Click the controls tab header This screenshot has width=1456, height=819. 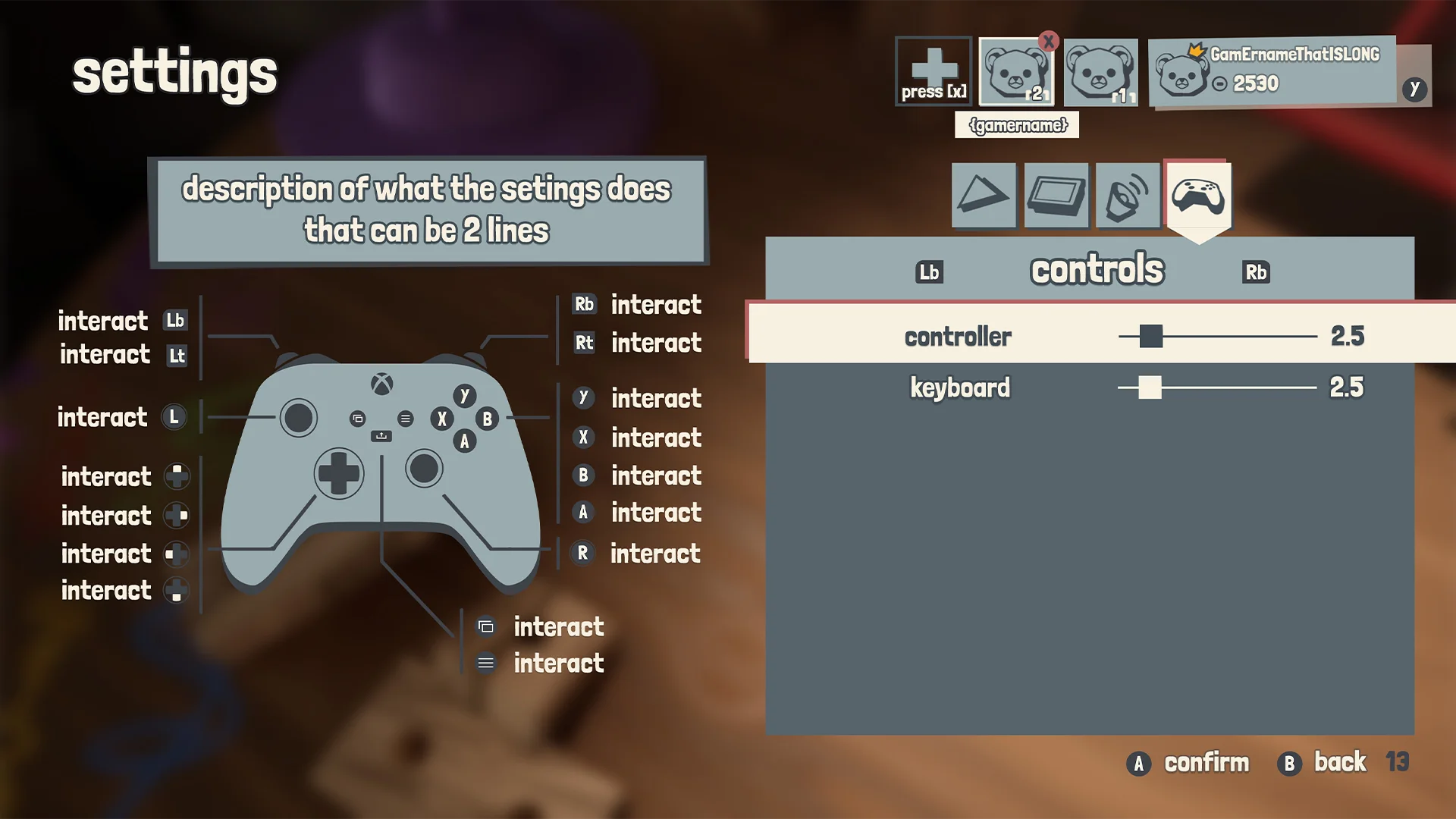pos(1096,269)
